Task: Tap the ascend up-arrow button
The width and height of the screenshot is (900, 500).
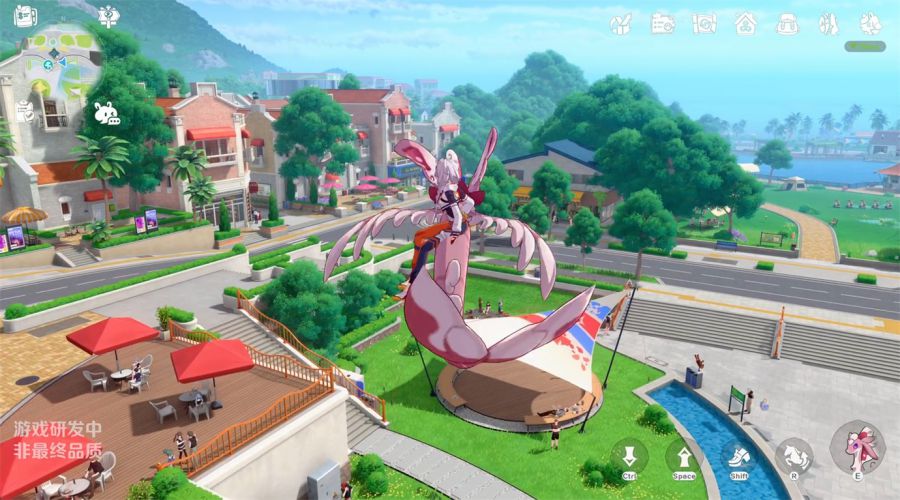Action: [684, 458]
